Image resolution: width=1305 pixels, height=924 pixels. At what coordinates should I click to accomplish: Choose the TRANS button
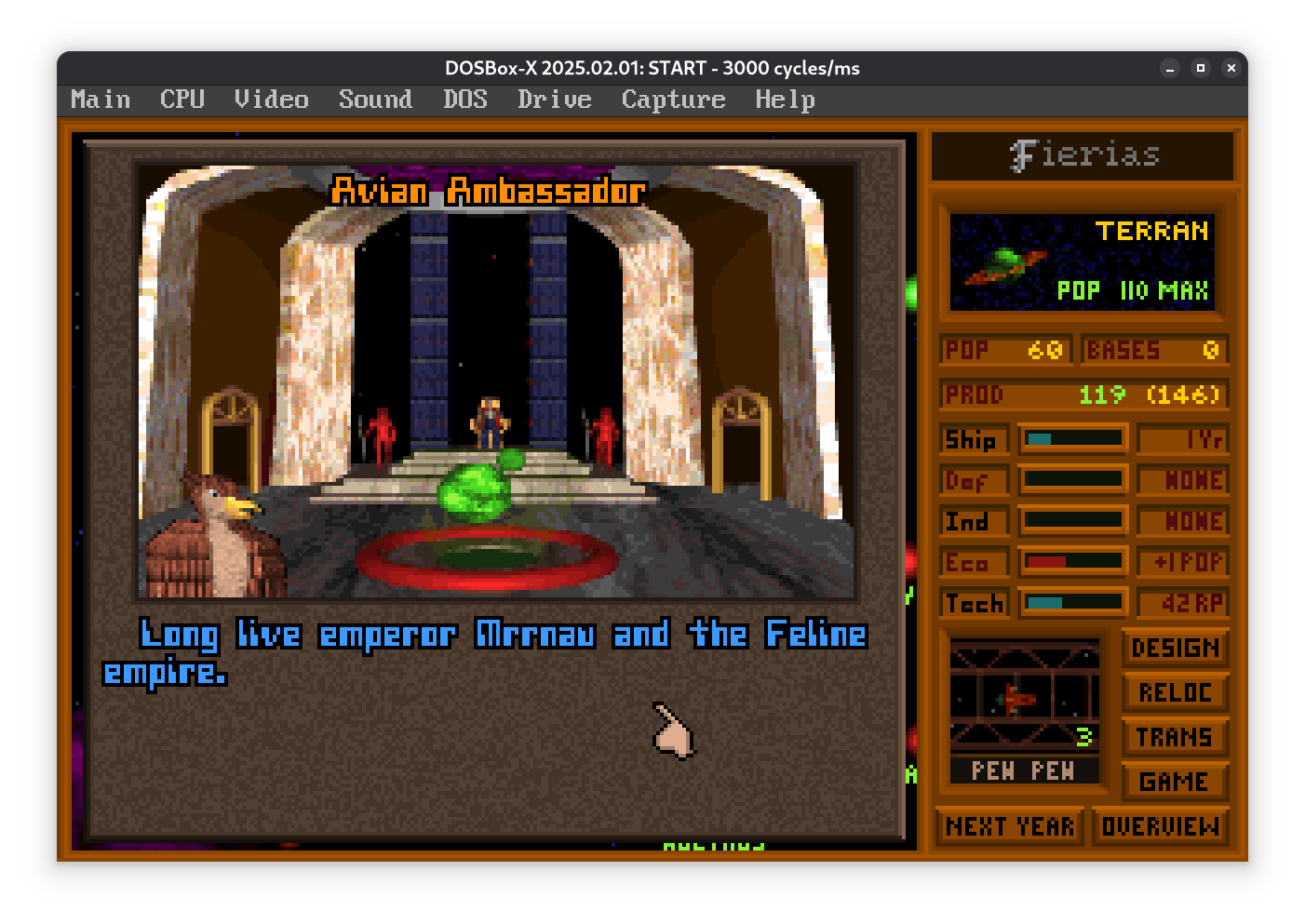coord(1175,737)
